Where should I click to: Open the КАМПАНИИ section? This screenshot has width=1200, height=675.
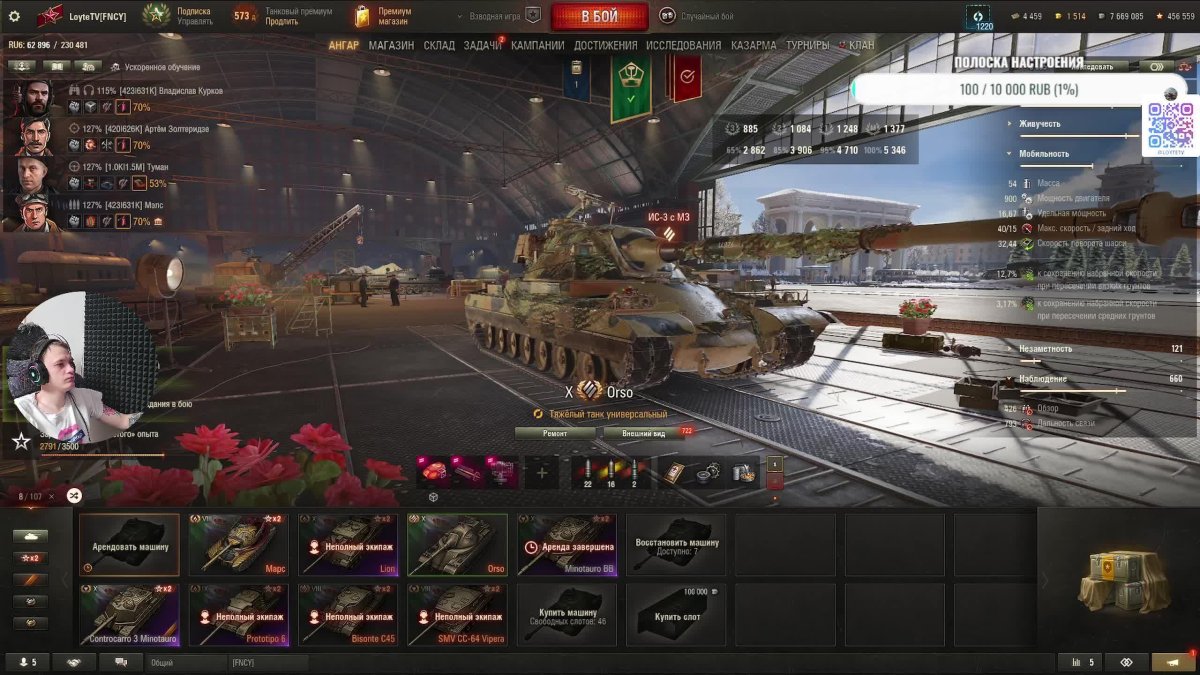pos(537,45)
